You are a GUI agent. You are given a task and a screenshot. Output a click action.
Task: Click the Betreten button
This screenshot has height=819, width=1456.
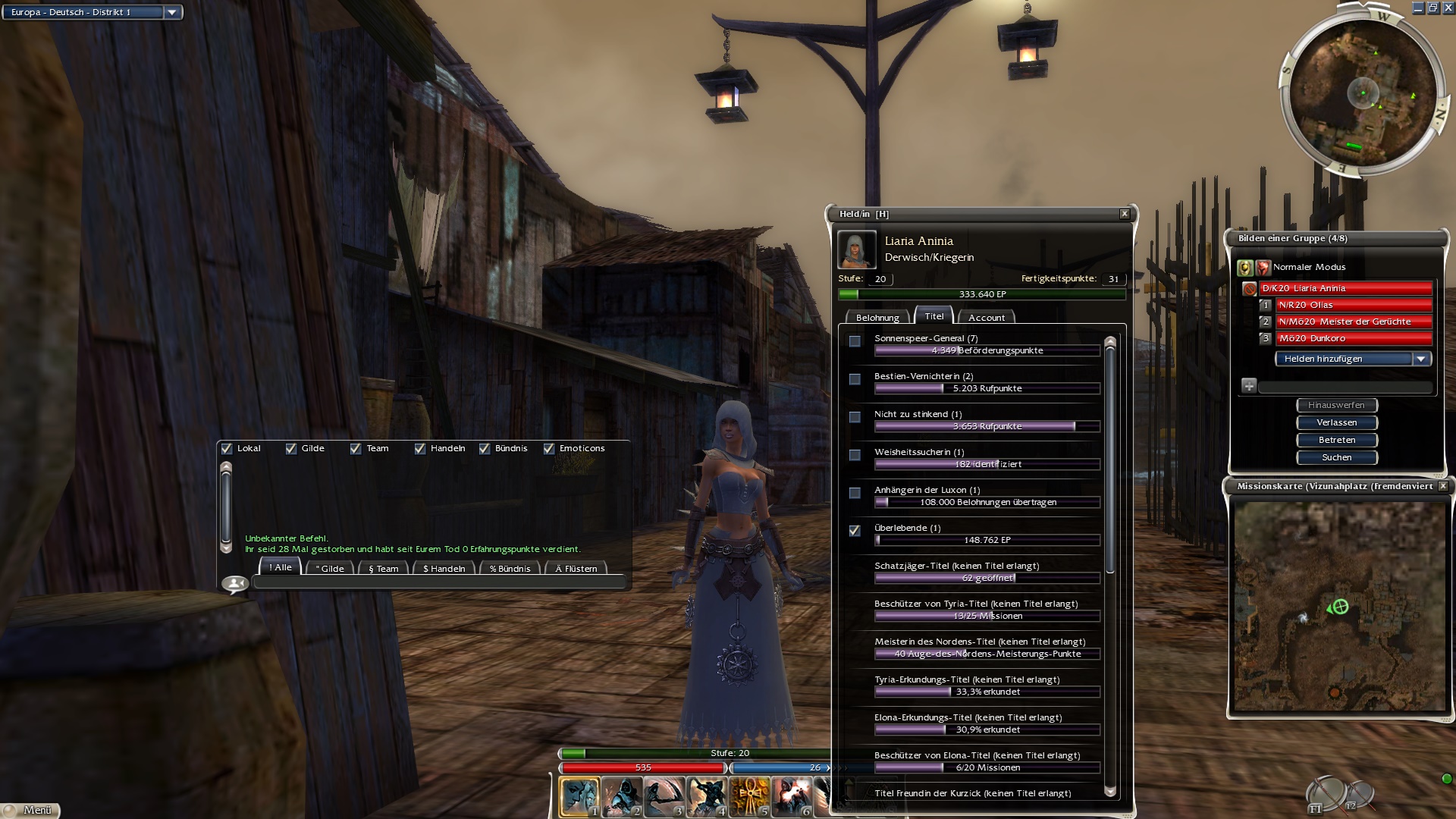[x=1336, y=440]
